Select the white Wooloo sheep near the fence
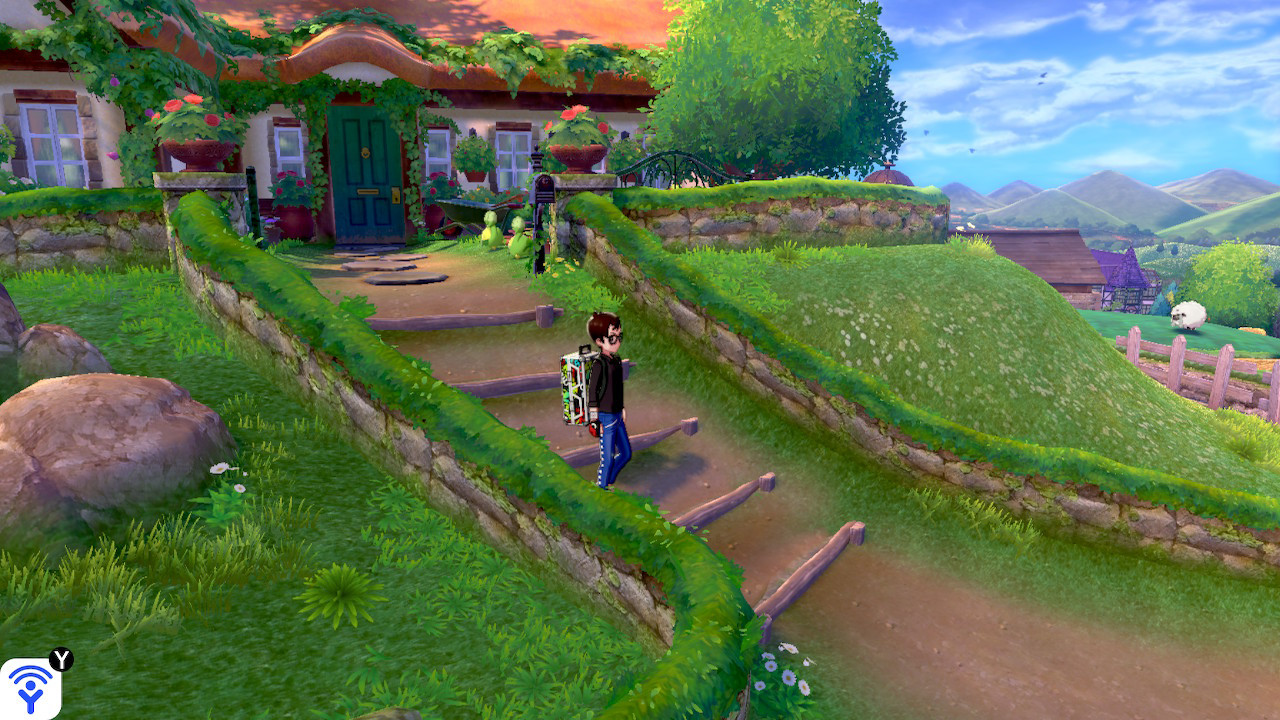Viewport: 1280px width, 720px height. pyautogui.click(x=1190, y=315)
